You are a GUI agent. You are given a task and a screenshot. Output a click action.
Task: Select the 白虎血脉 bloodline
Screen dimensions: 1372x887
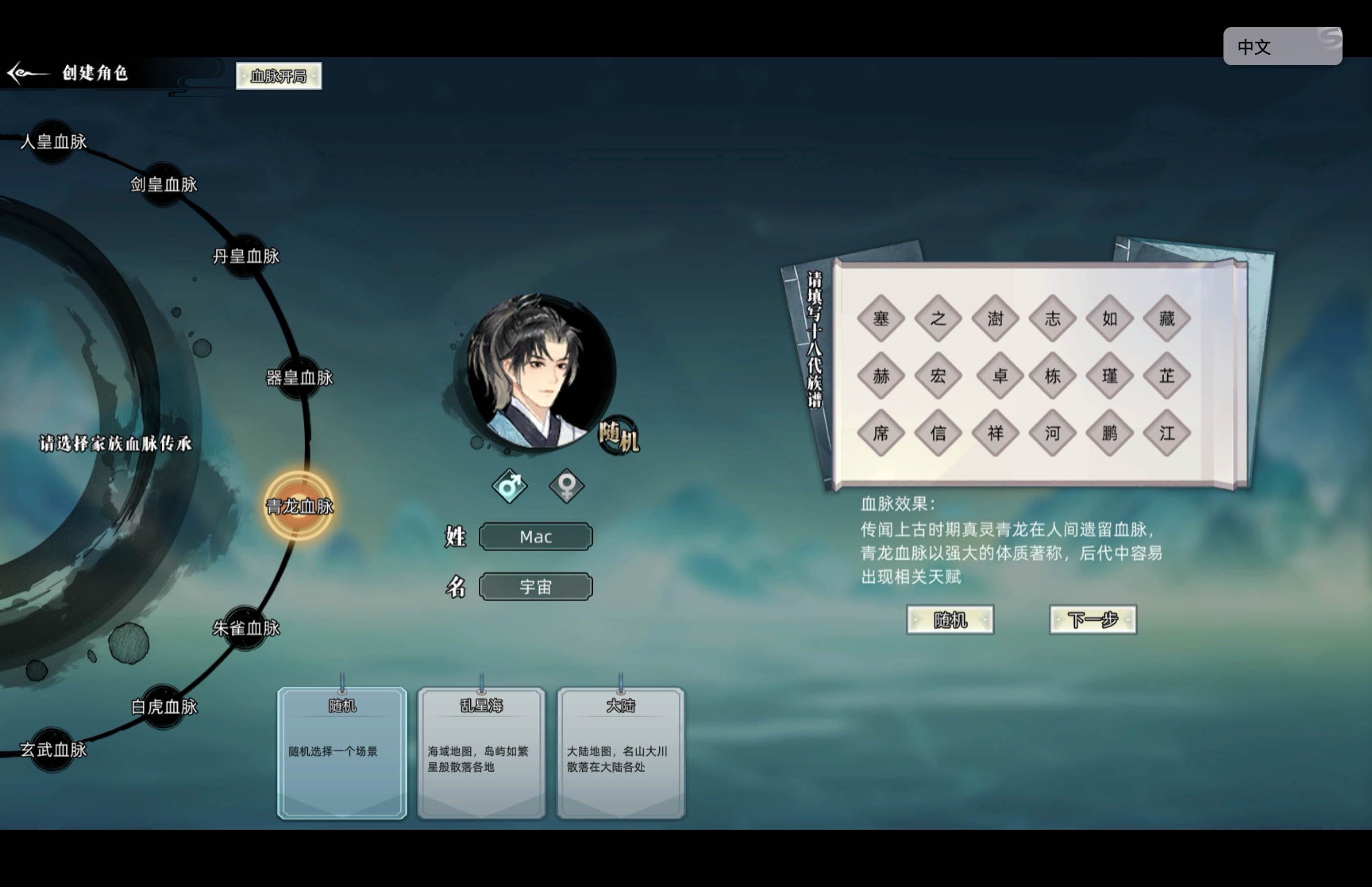[164, 705]
